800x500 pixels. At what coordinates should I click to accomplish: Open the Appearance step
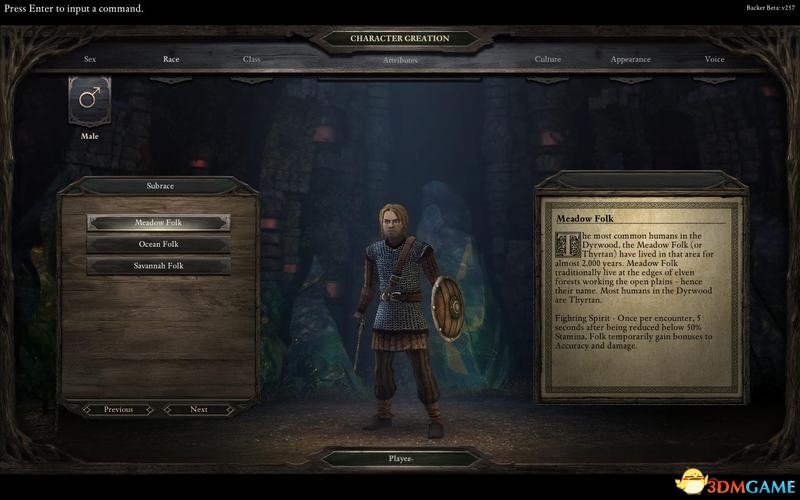(630, 59)
